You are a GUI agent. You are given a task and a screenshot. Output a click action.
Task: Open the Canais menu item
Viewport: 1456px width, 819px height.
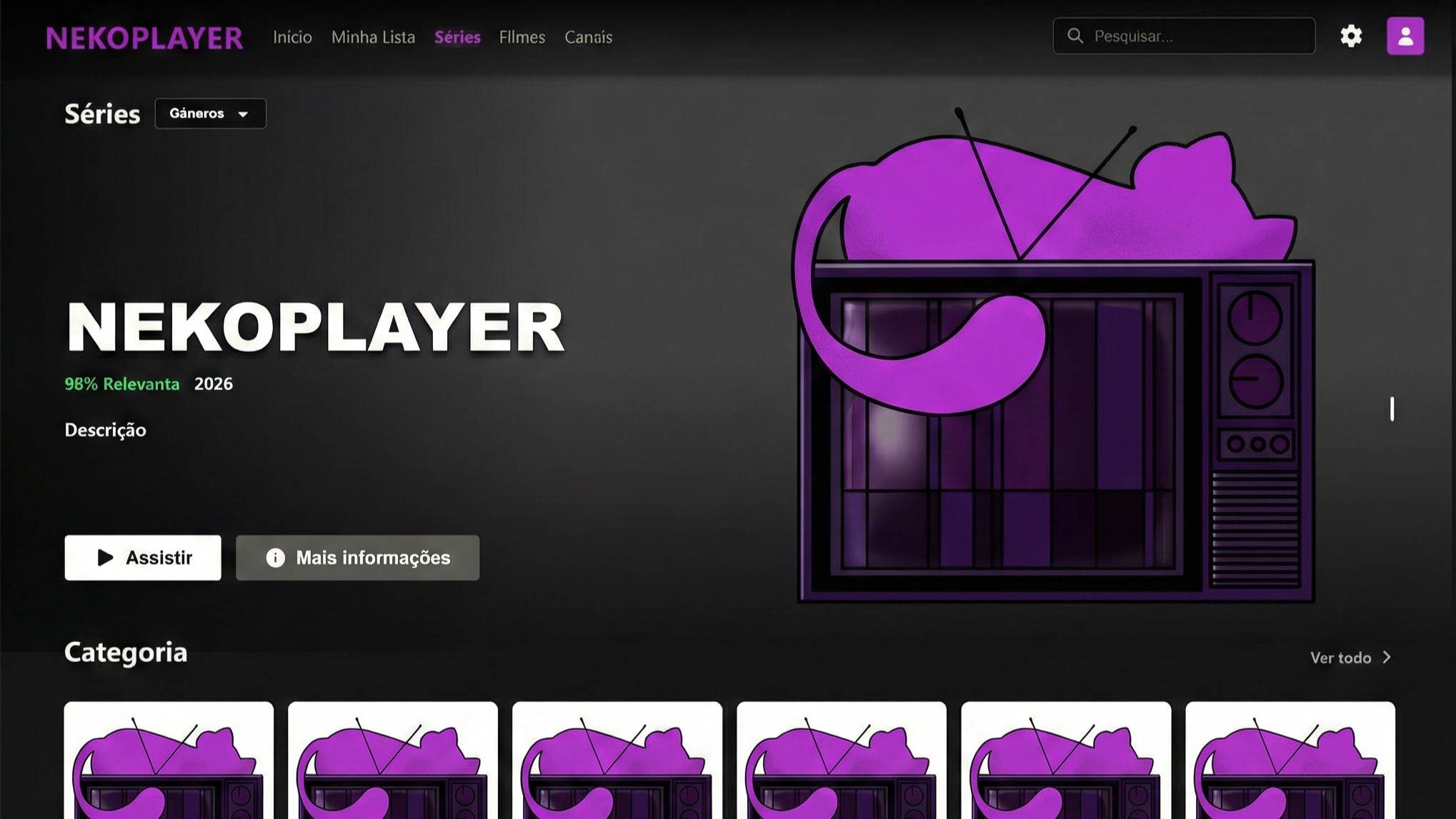click(588, 37)
